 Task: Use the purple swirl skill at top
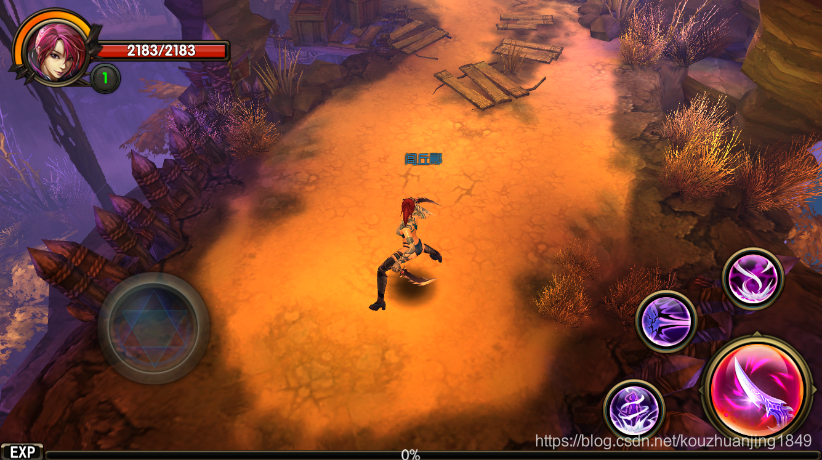[752, 278]
